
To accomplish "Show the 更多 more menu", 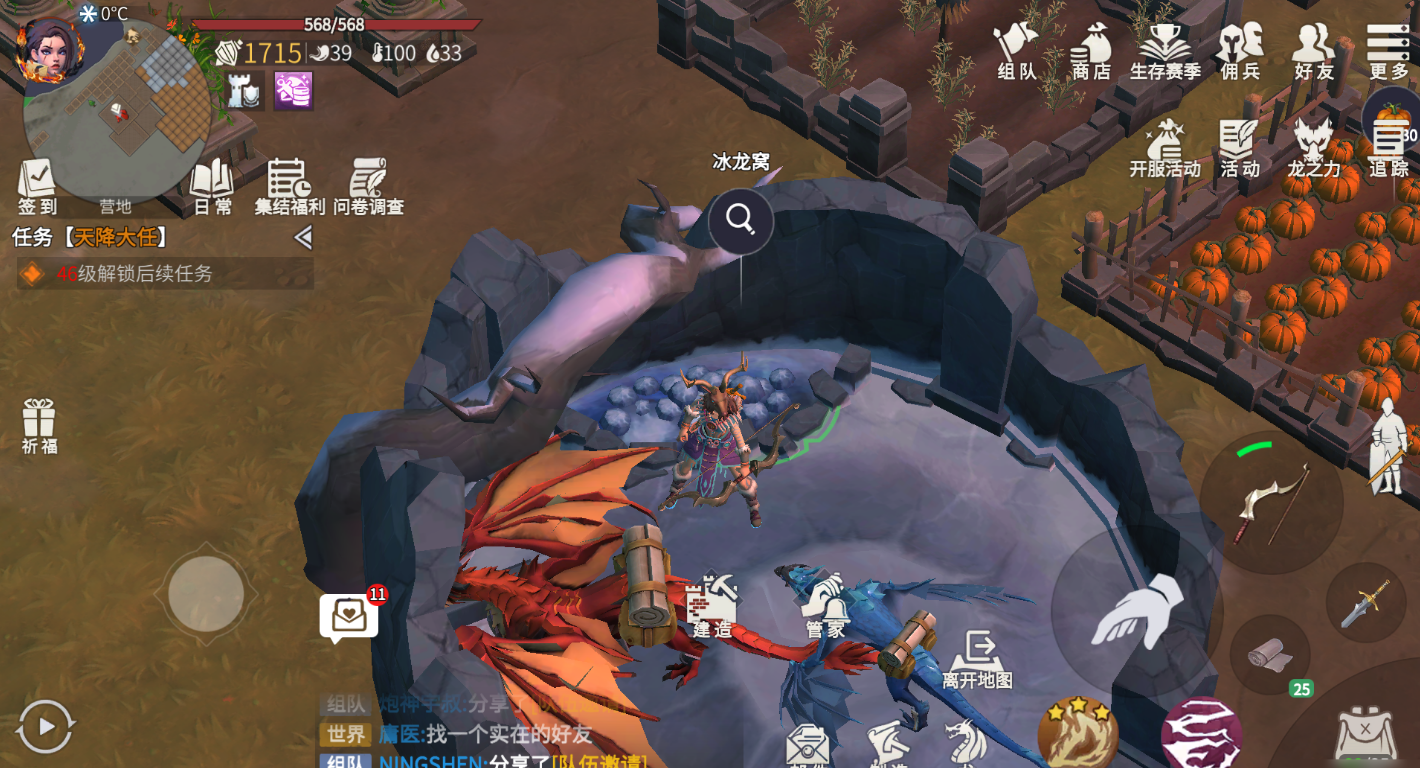I will click(1388, 50).
